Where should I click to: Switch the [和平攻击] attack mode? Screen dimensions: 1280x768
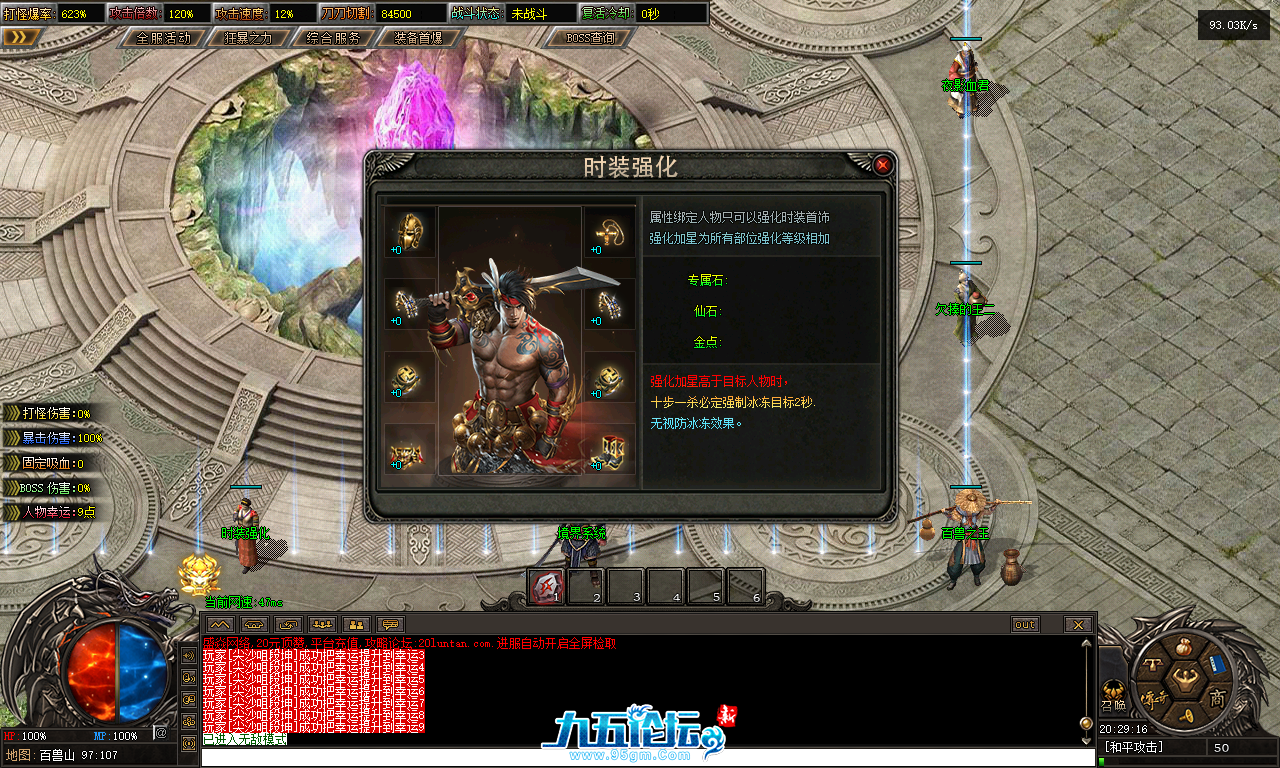click(x=1134, y=745)
